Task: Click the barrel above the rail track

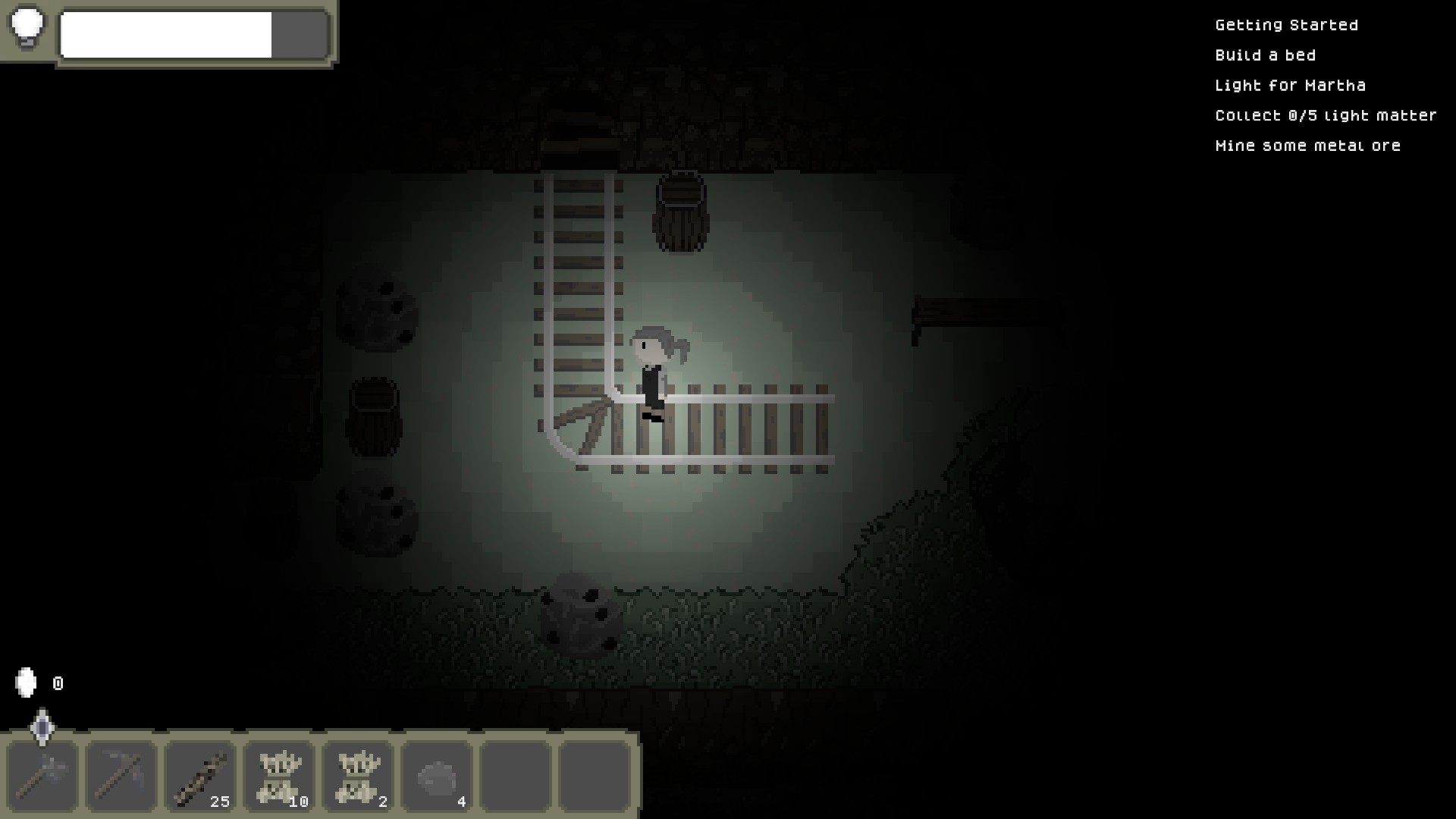Action: click(x=680, y=215)
